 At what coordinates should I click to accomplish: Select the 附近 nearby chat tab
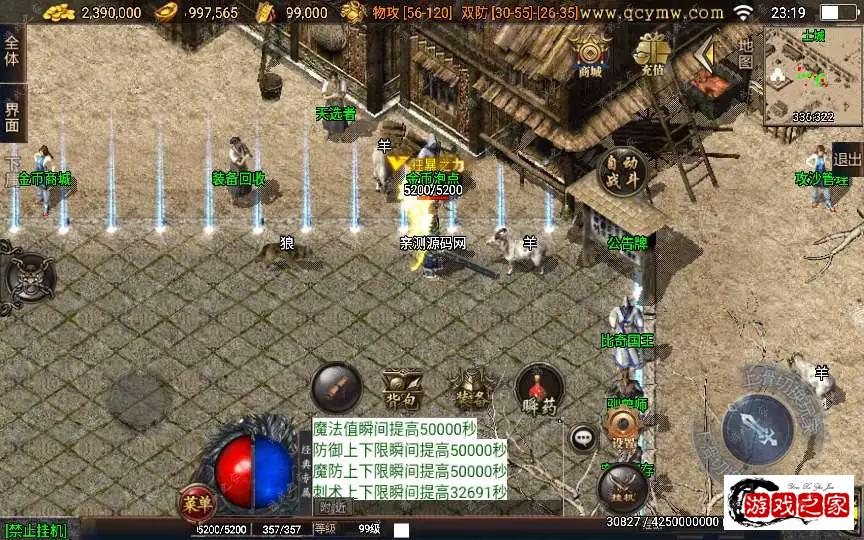tap(333, 507)
